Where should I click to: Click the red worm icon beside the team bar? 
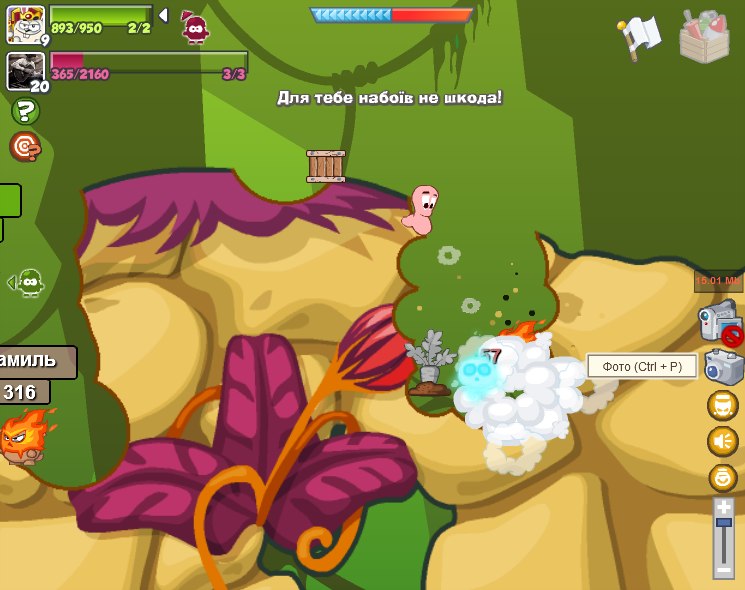point(195,27)
